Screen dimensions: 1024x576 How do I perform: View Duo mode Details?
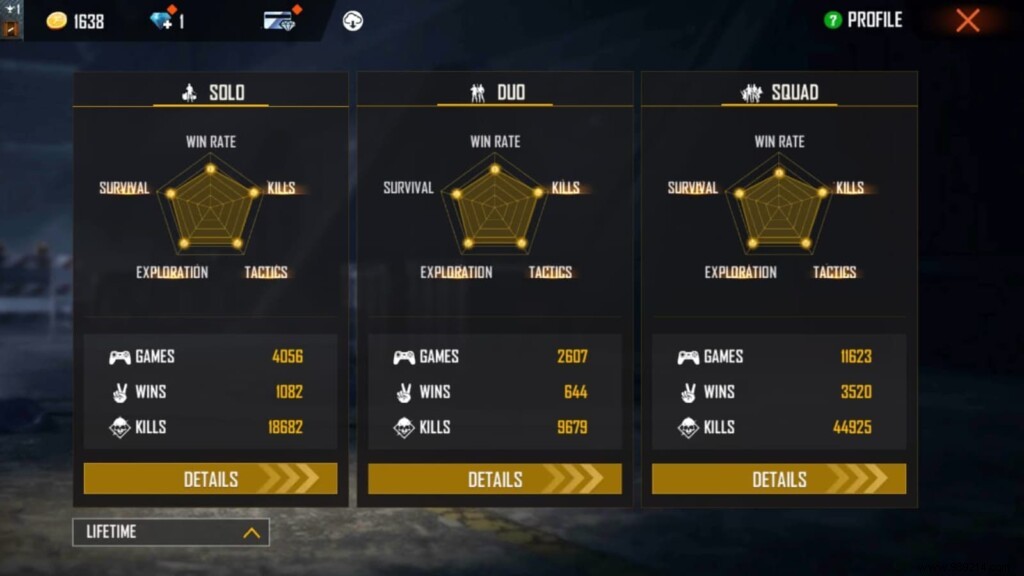click(494, 479)
